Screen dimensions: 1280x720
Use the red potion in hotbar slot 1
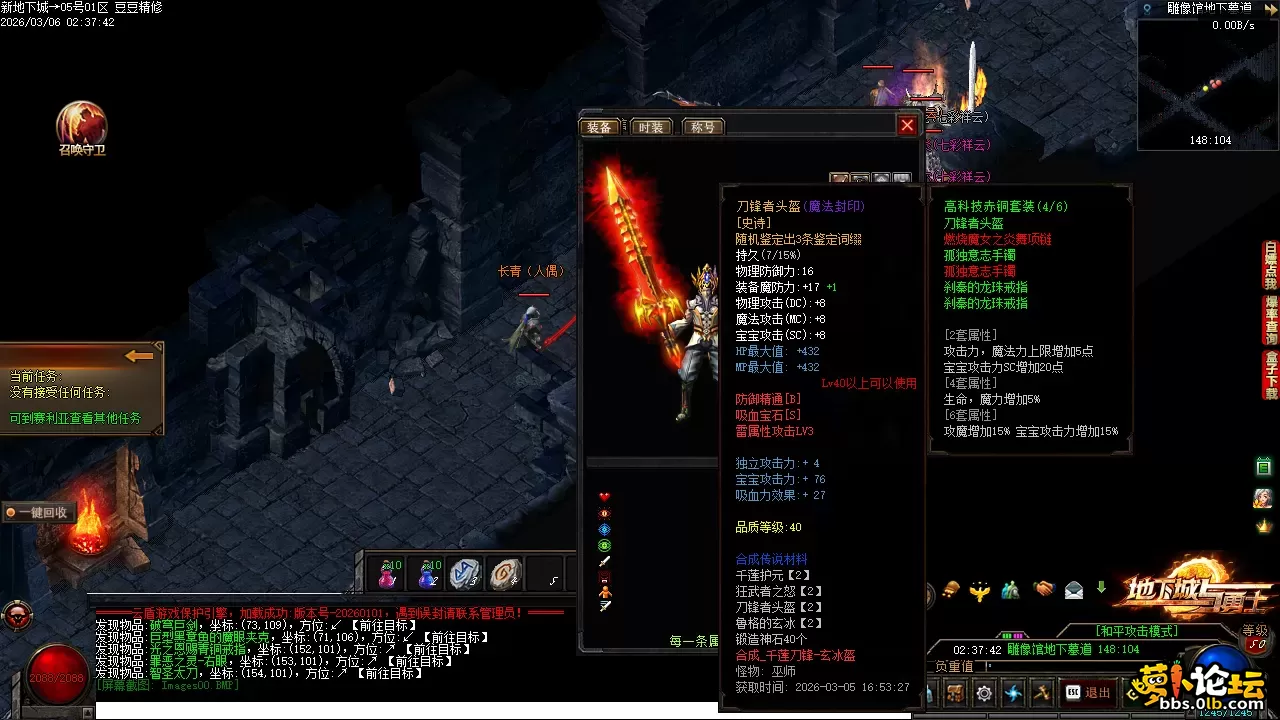tap(387, 574)
